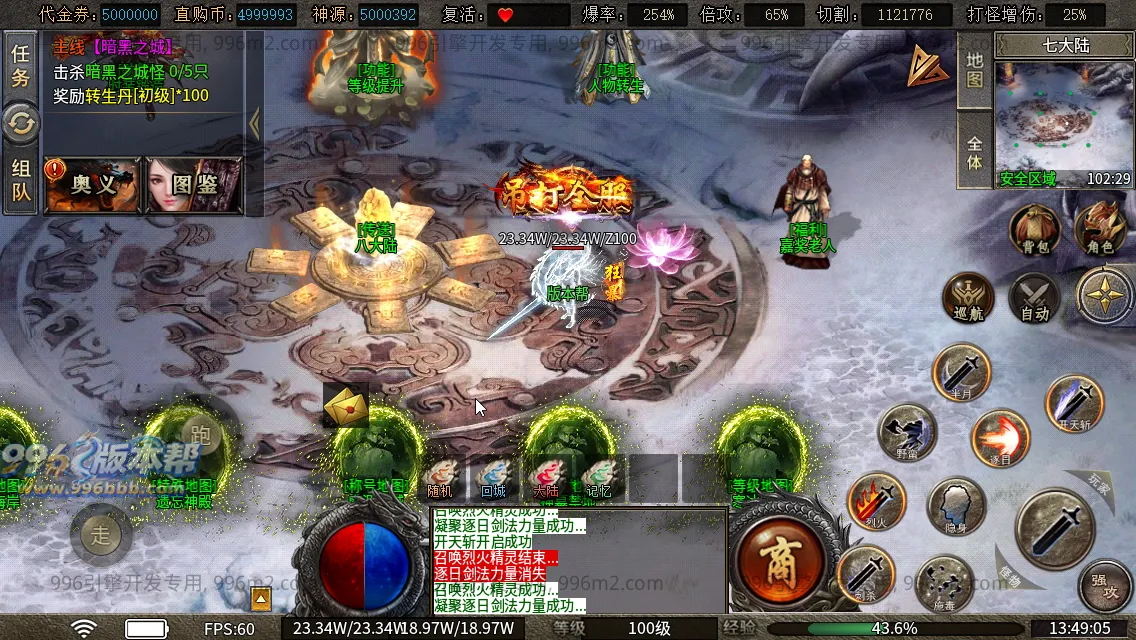
Task: Click the 七大陆 minimap
Action: tap(1063, 118)
